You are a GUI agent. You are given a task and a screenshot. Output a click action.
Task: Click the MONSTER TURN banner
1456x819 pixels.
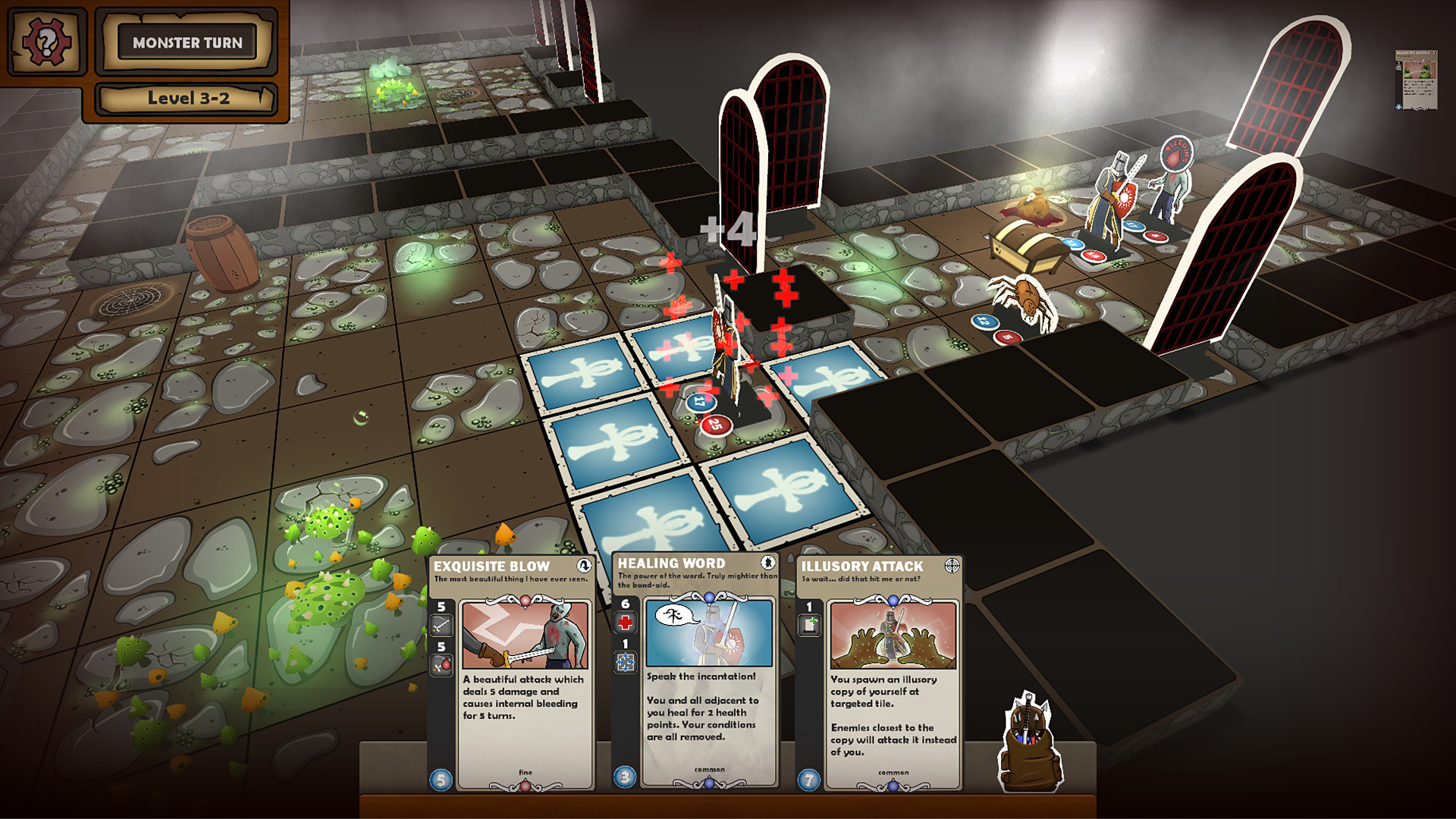[187, 43]
